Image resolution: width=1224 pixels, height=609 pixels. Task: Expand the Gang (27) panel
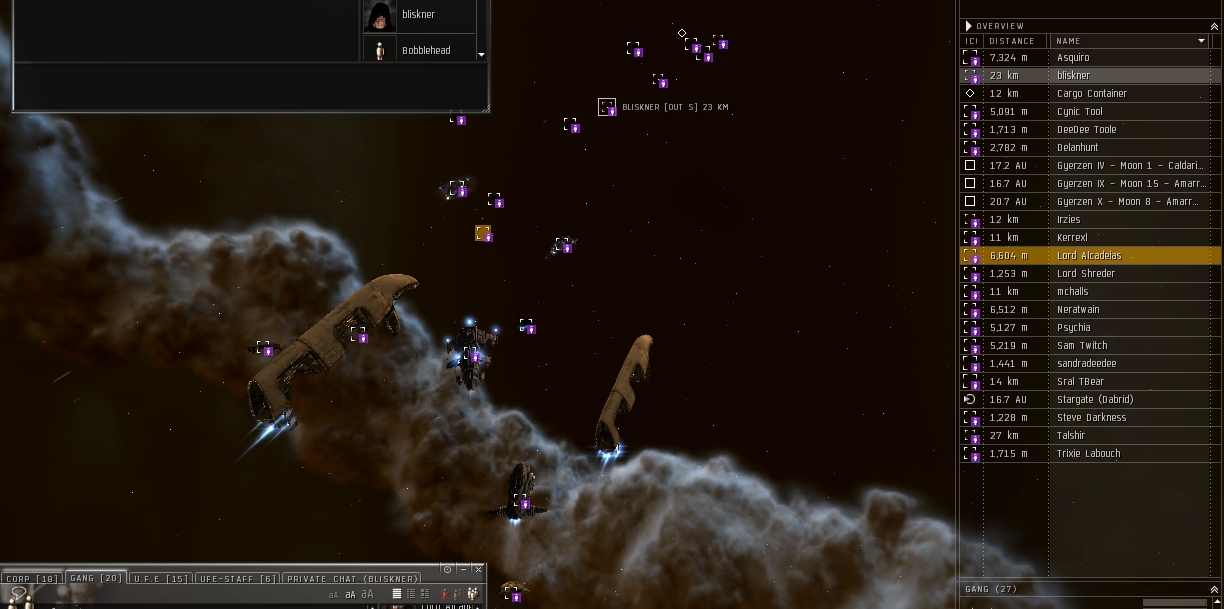1215,589
